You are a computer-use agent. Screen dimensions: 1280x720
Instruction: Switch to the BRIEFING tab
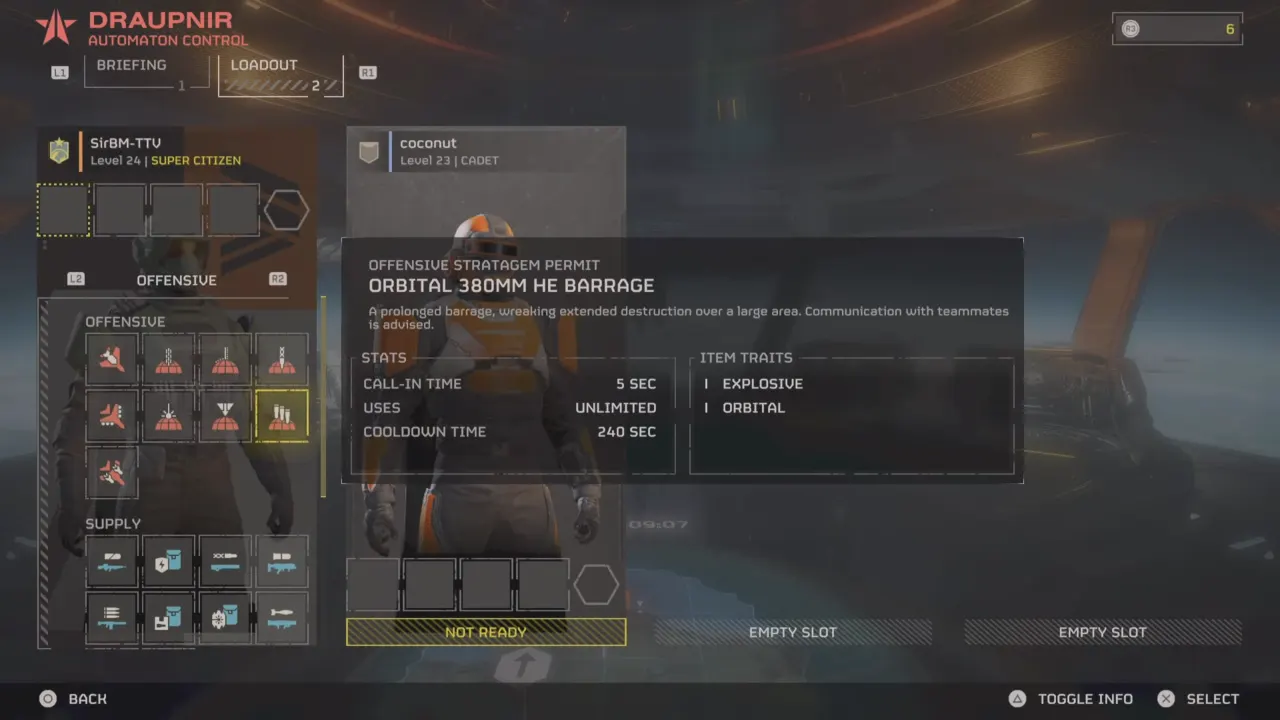[x=131, y=65]
